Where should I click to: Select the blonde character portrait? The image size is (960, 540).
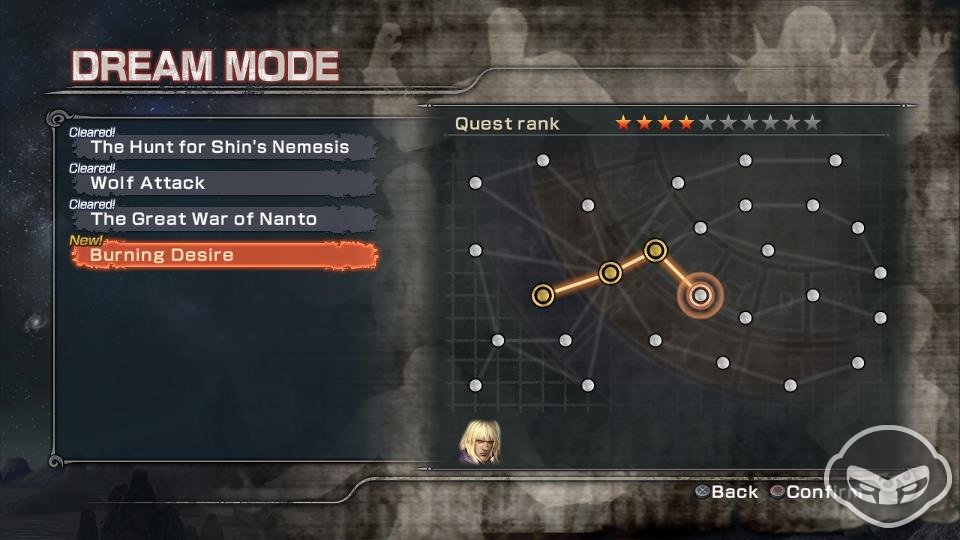click(x=479, y=441)
